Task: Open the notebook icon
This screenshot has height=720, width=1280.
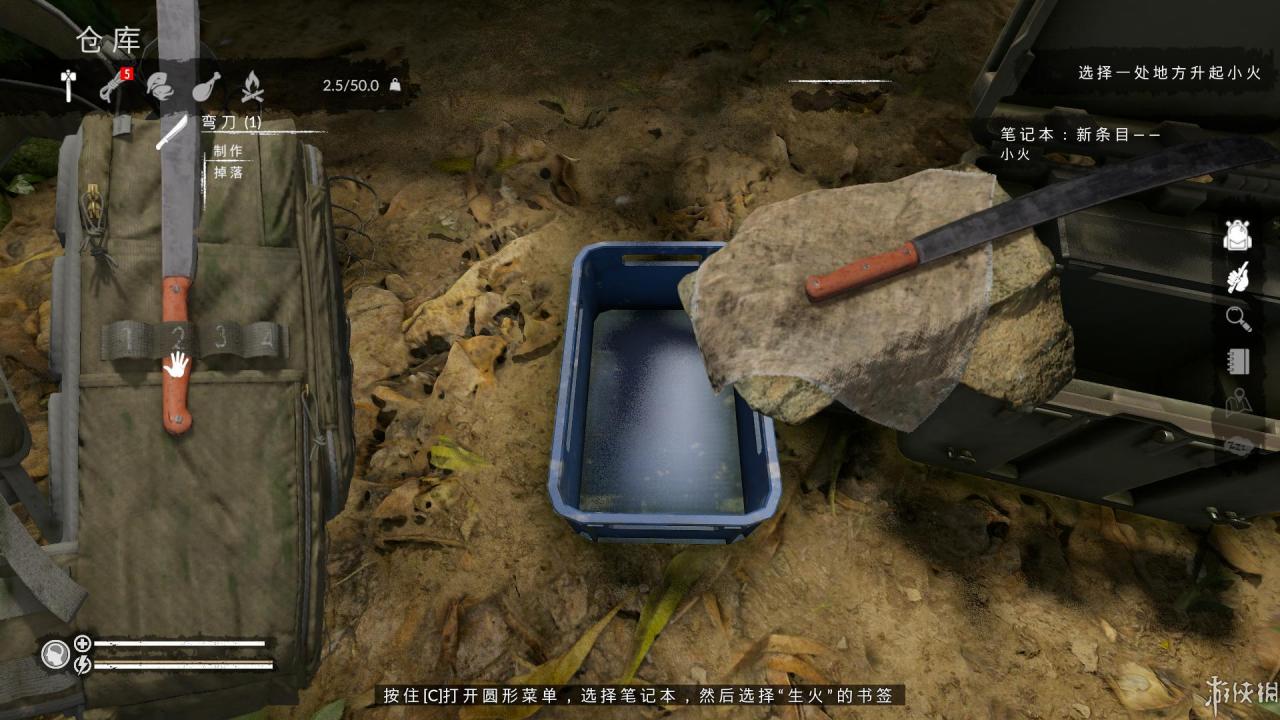Action: tap(1238, 361)
